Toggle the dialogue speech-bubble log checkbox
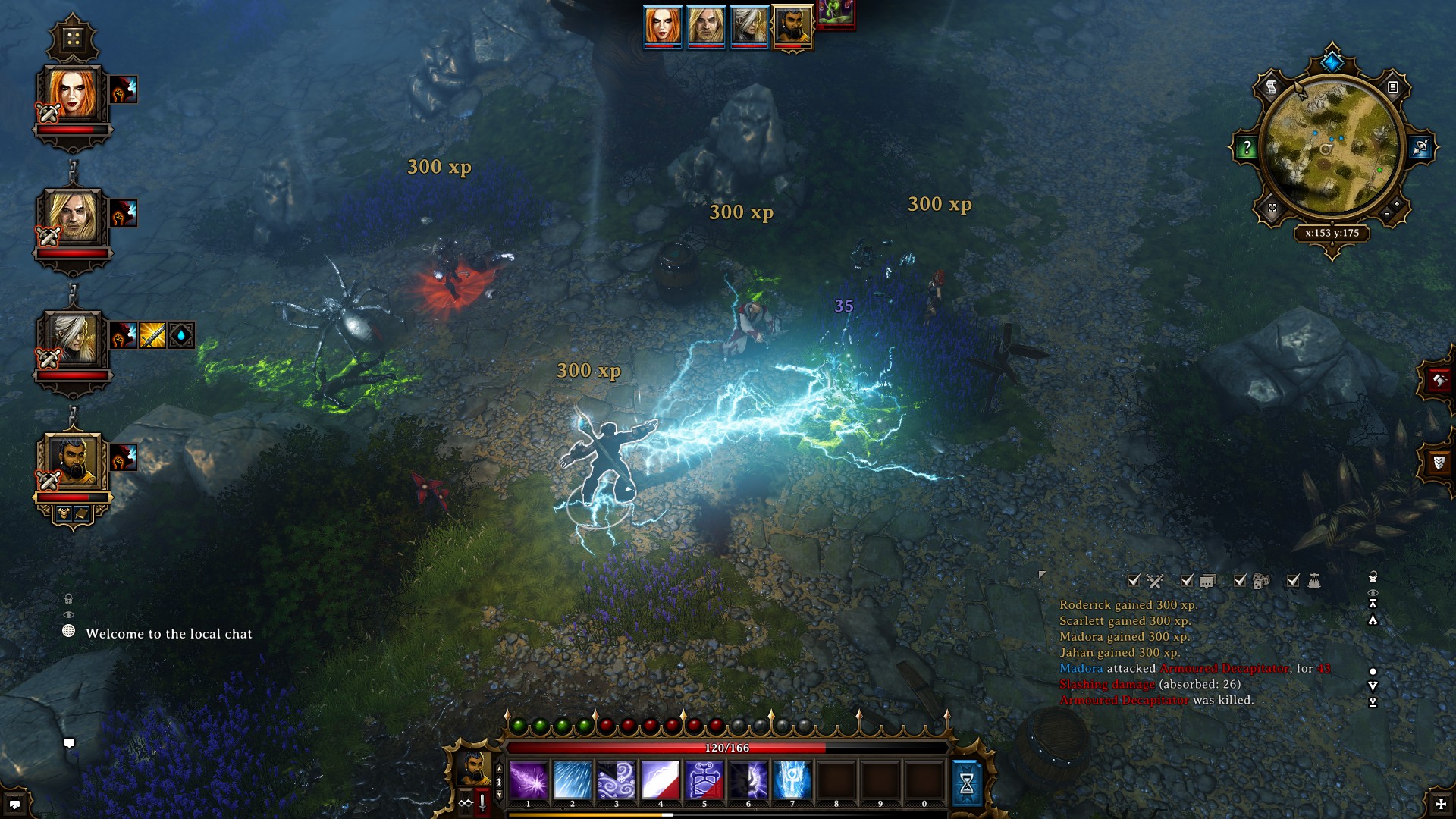Viewport: 1456px width, 819px height. [1187, 581]
